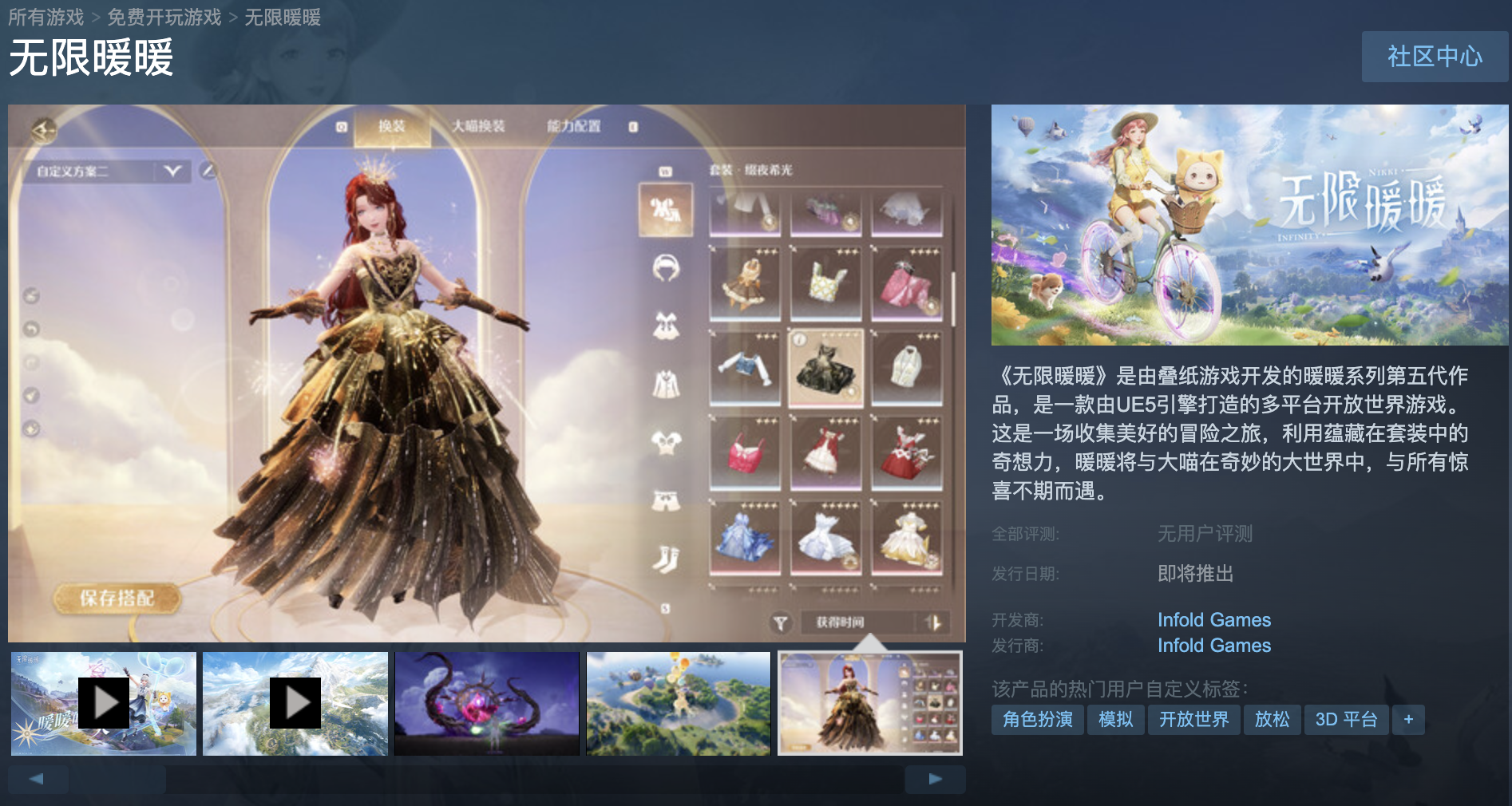Screen dimensions: 1512x806
Task: Select the headwear category icon
Action: tap(667, 267)
